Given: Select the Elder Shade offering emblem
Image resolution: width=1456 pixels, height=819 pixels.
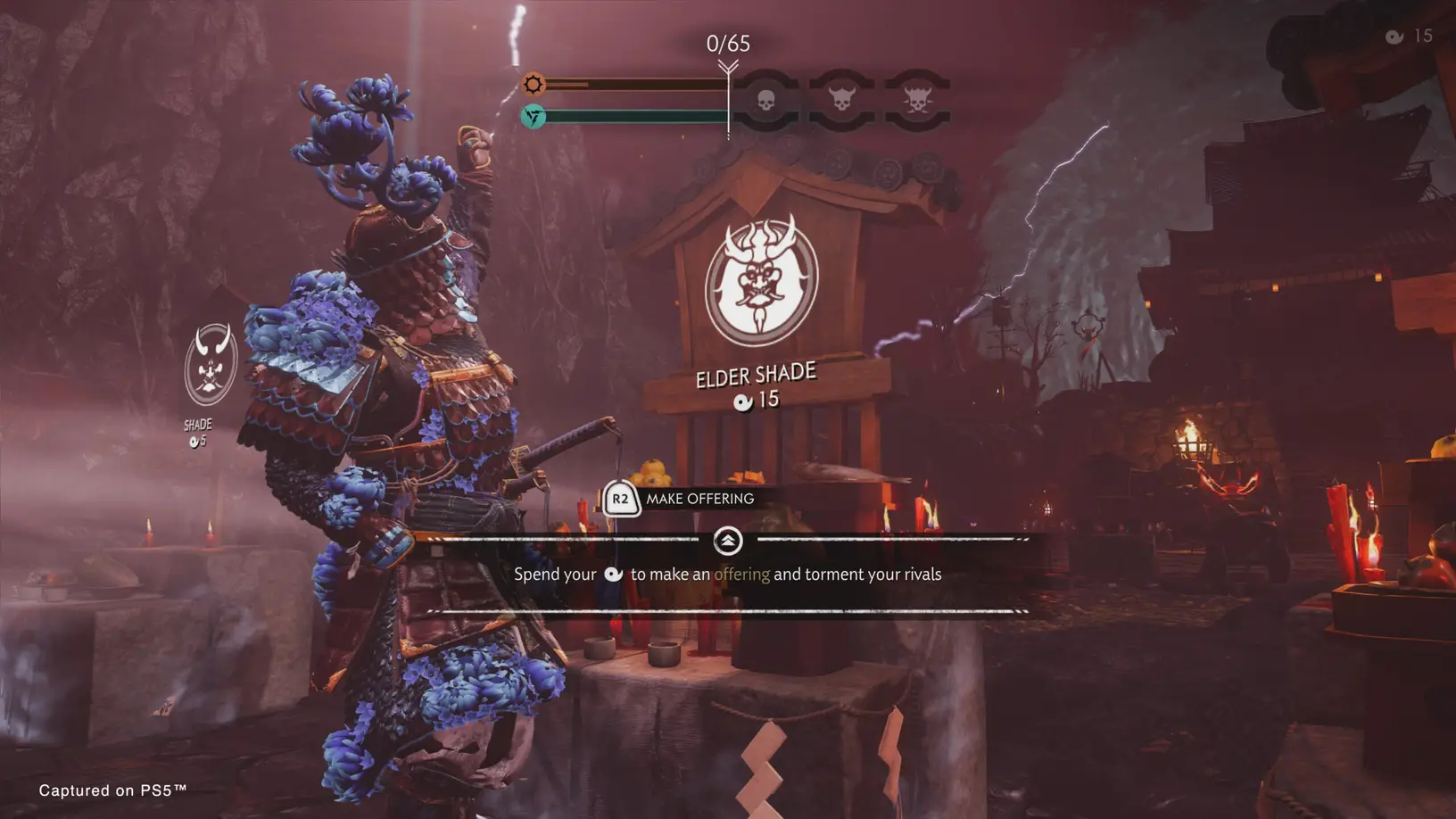Looking at the screenshot, I should [x=761, y=283].
